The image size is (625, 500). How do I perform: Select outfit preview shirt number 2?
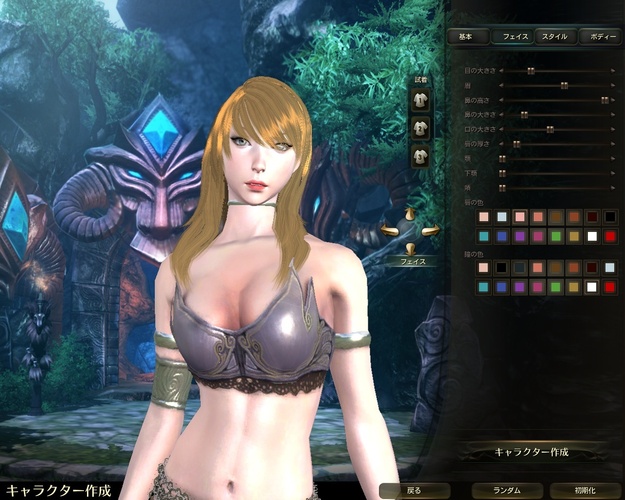click(421, 127)
